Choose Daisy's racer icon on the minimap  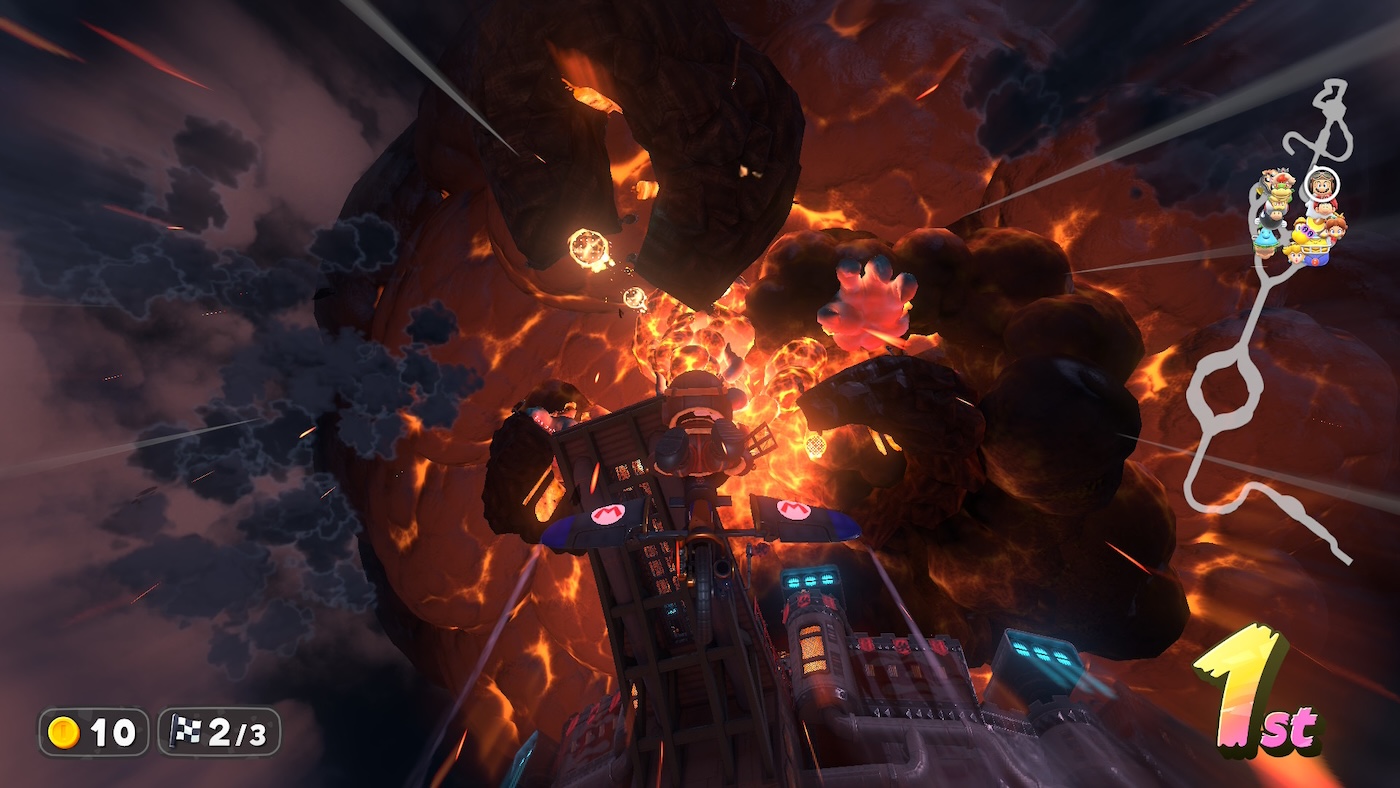click(1337, 231)
